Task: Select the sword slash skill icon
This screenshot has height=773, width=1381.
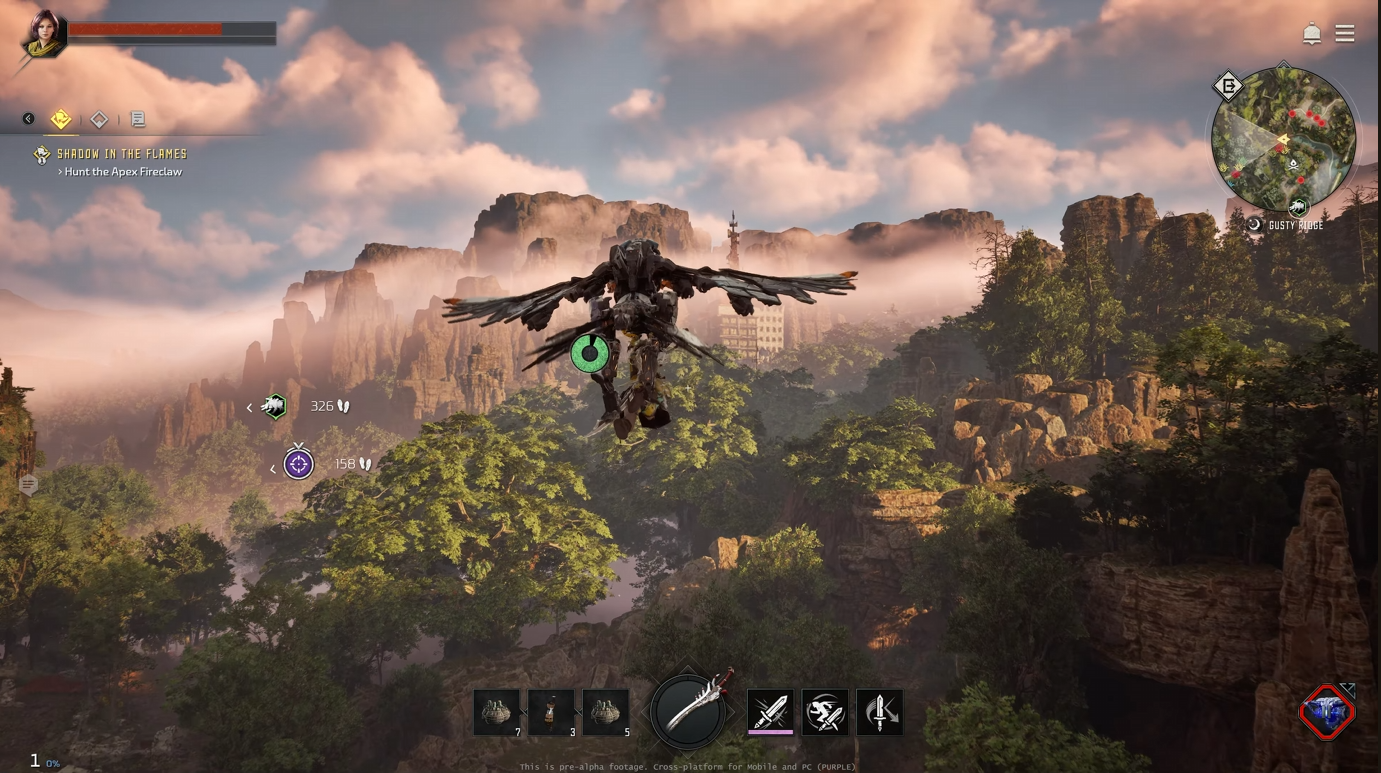Action: [x=770, y=712]
